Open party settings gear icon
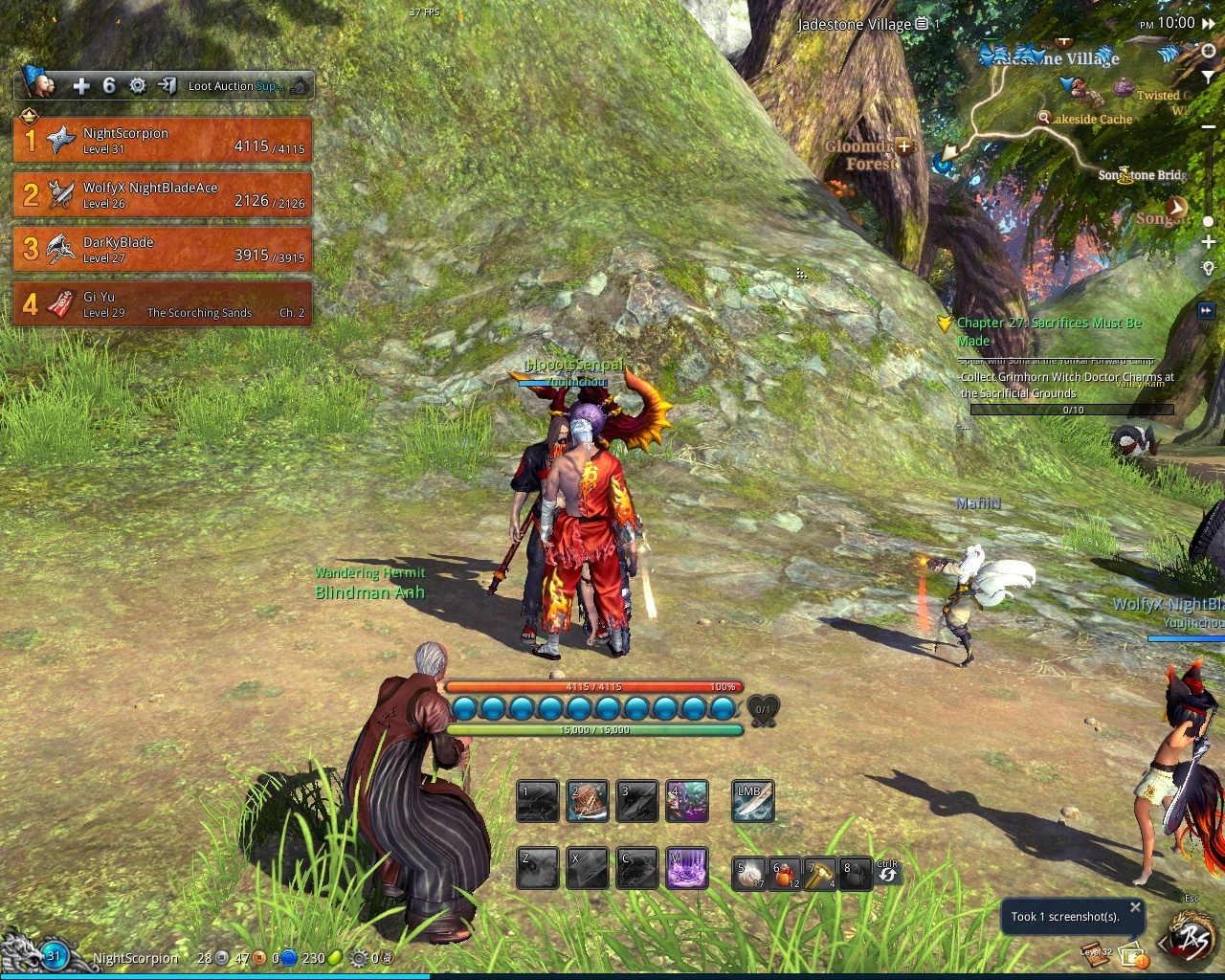Viewport: 1225px width, 980px height. 138,86
